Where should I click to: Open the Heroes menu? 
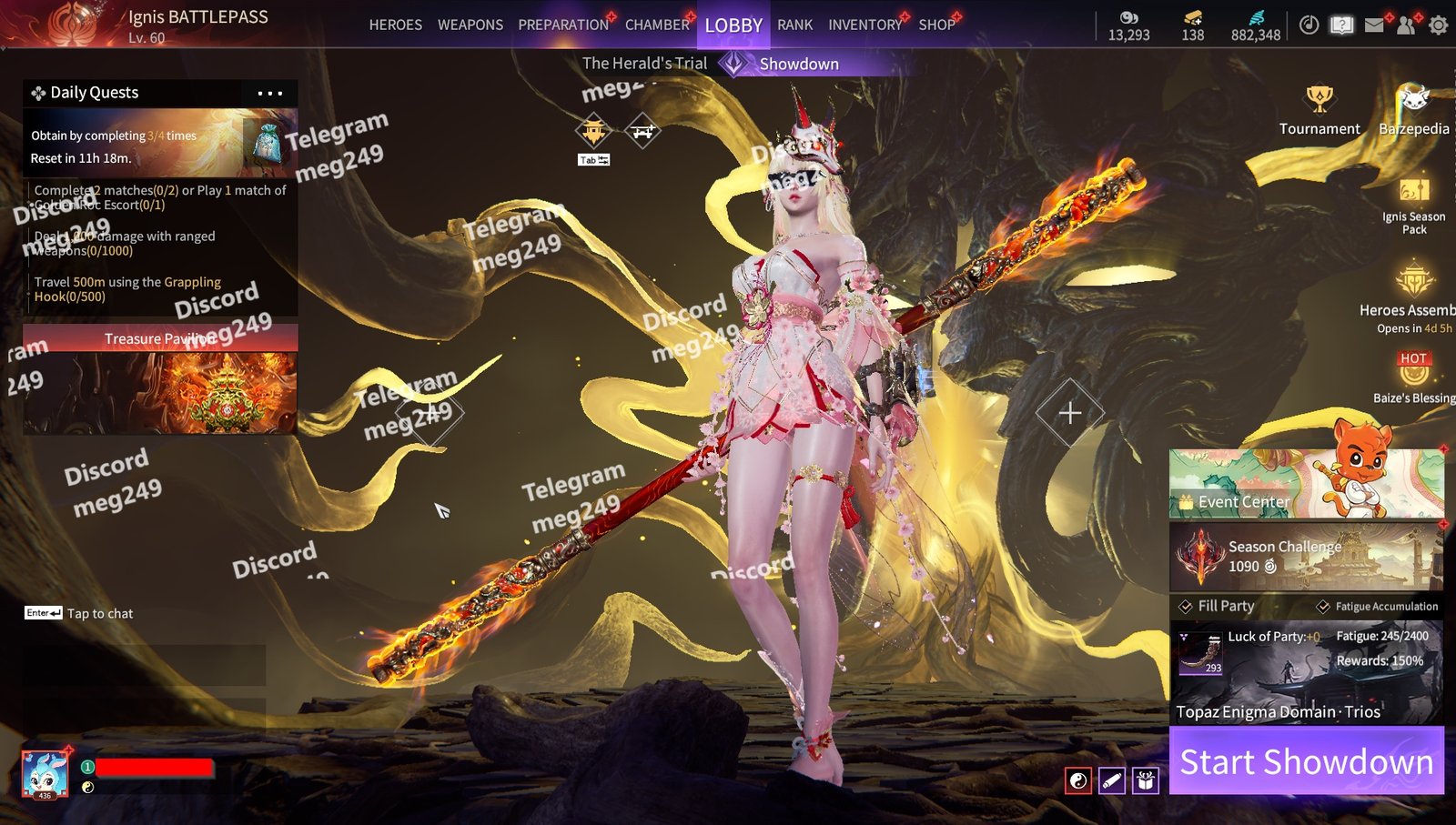pos(395,25)
